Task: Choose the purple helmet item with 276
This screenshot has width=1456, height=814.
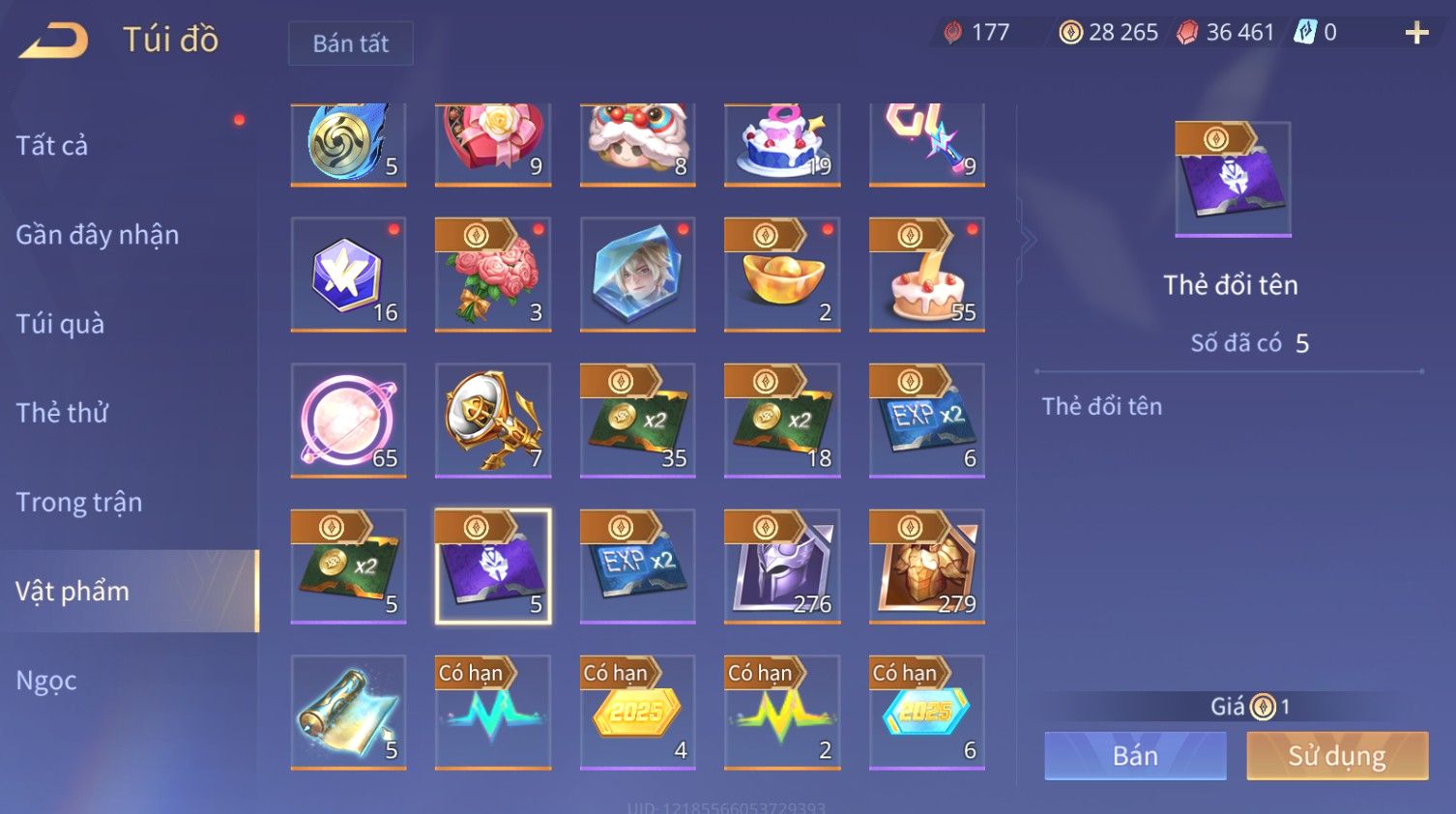Action: (x=782, y=567)
